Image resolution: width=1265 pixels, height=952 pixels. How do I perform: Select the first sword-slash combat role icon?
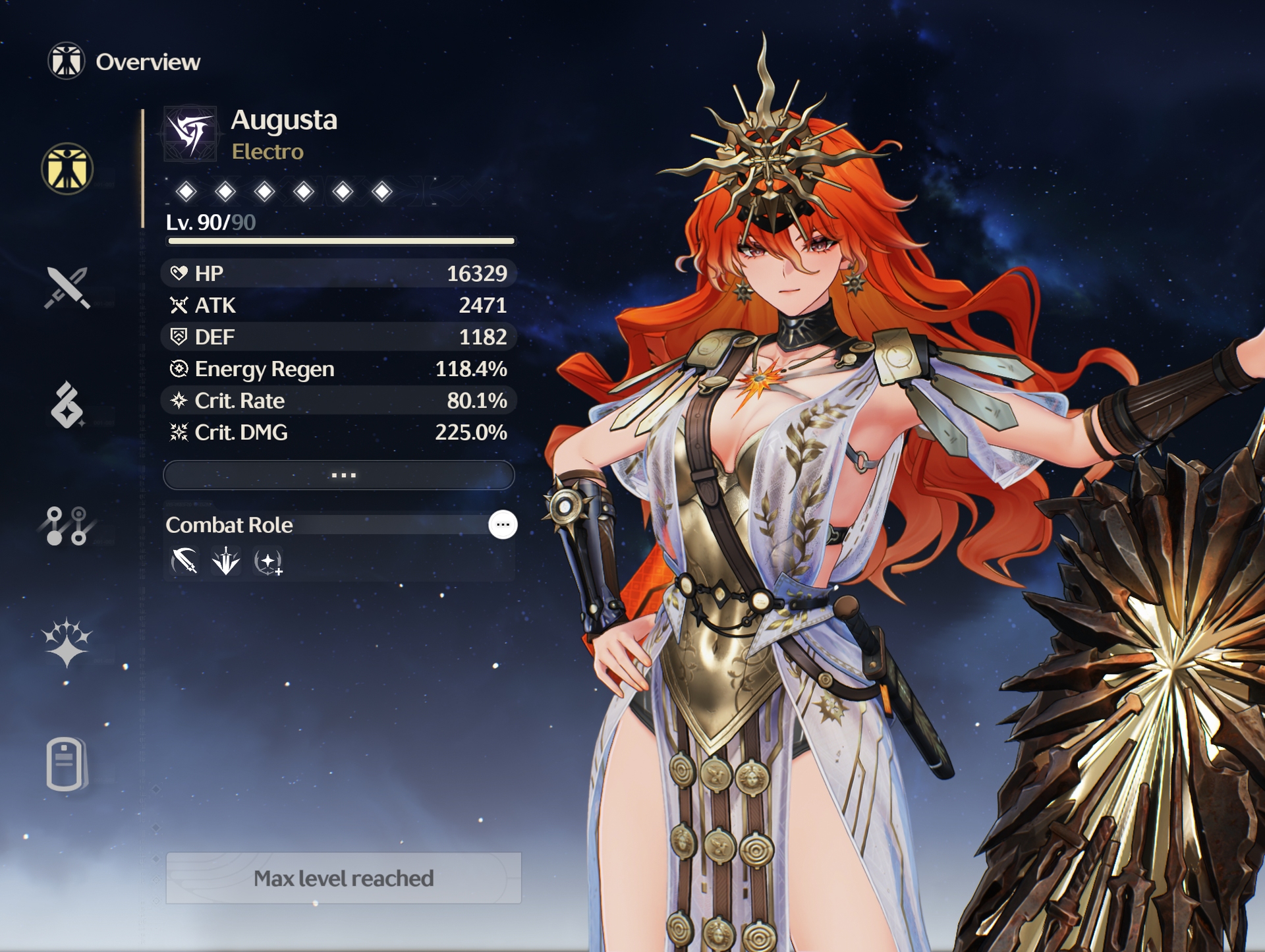tap(184, 561)
